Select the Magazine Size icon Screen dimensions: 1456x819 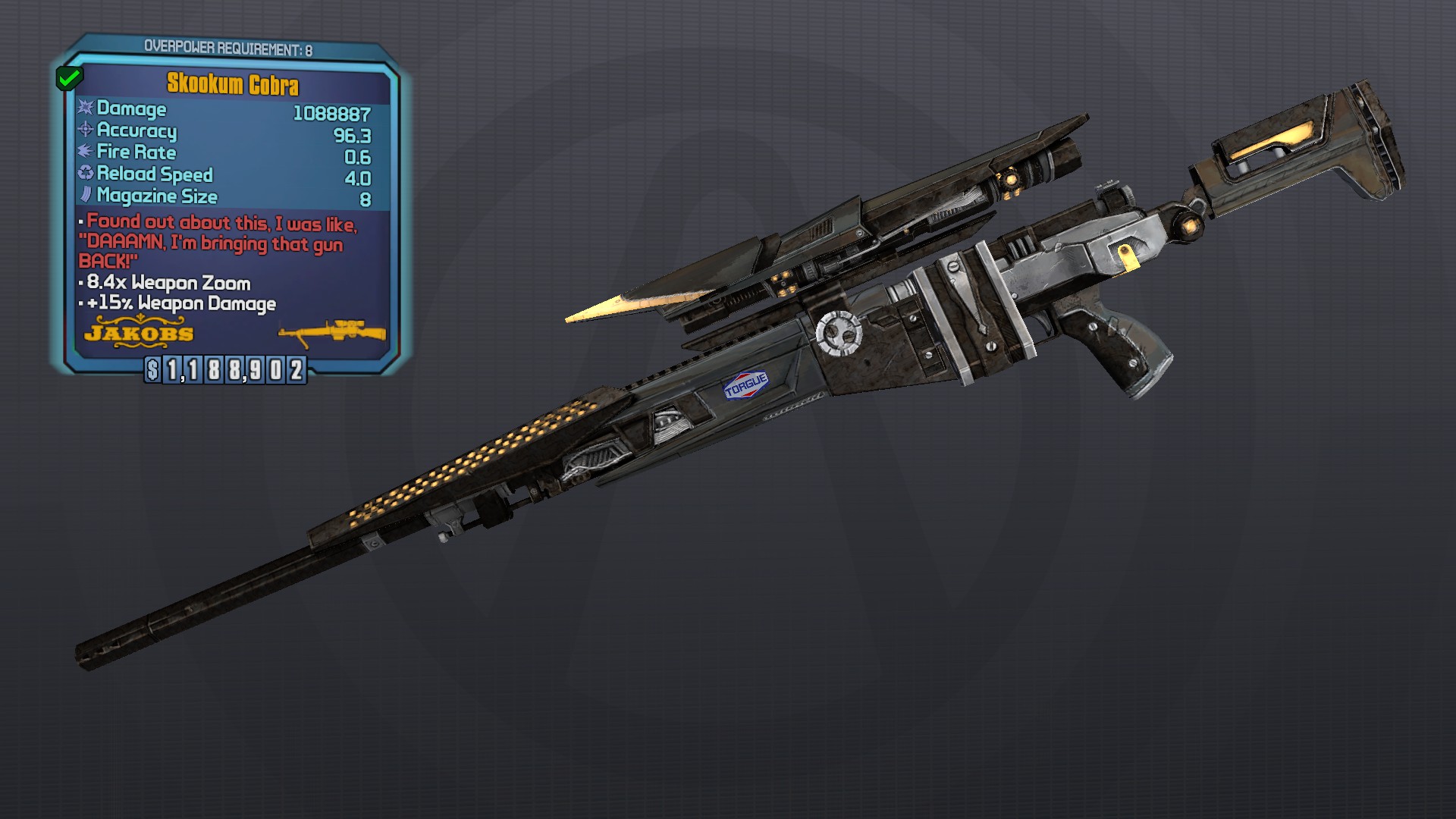[86, 196]
